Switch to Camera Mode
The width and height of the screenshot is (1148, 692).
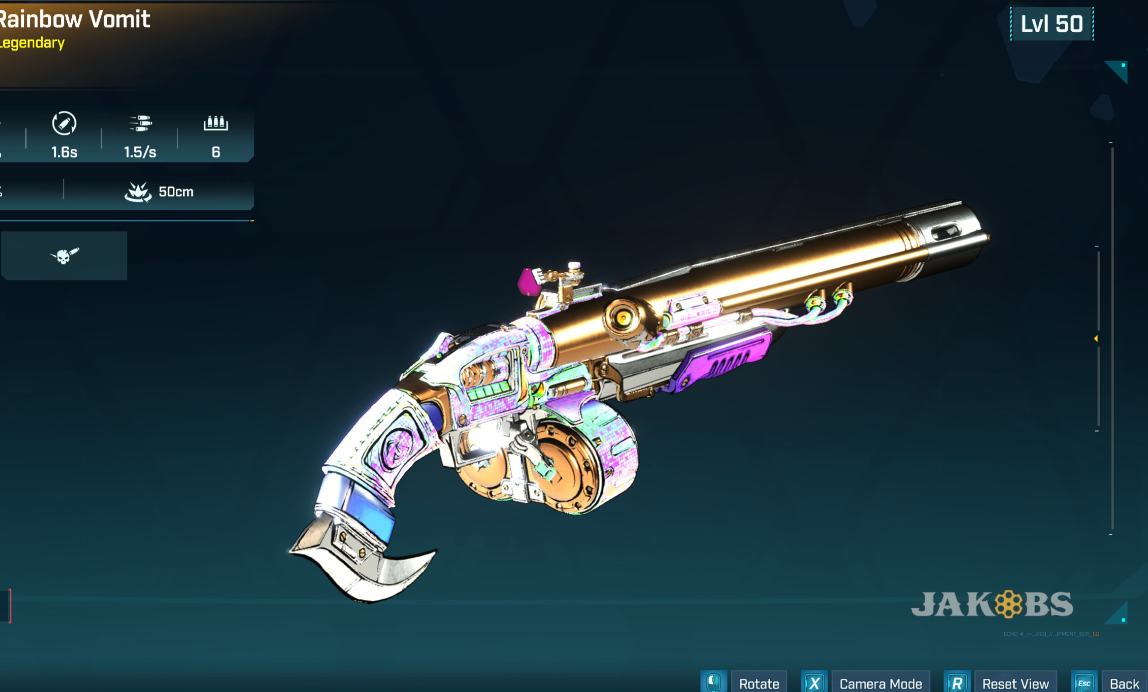click(x=880, y=683)
